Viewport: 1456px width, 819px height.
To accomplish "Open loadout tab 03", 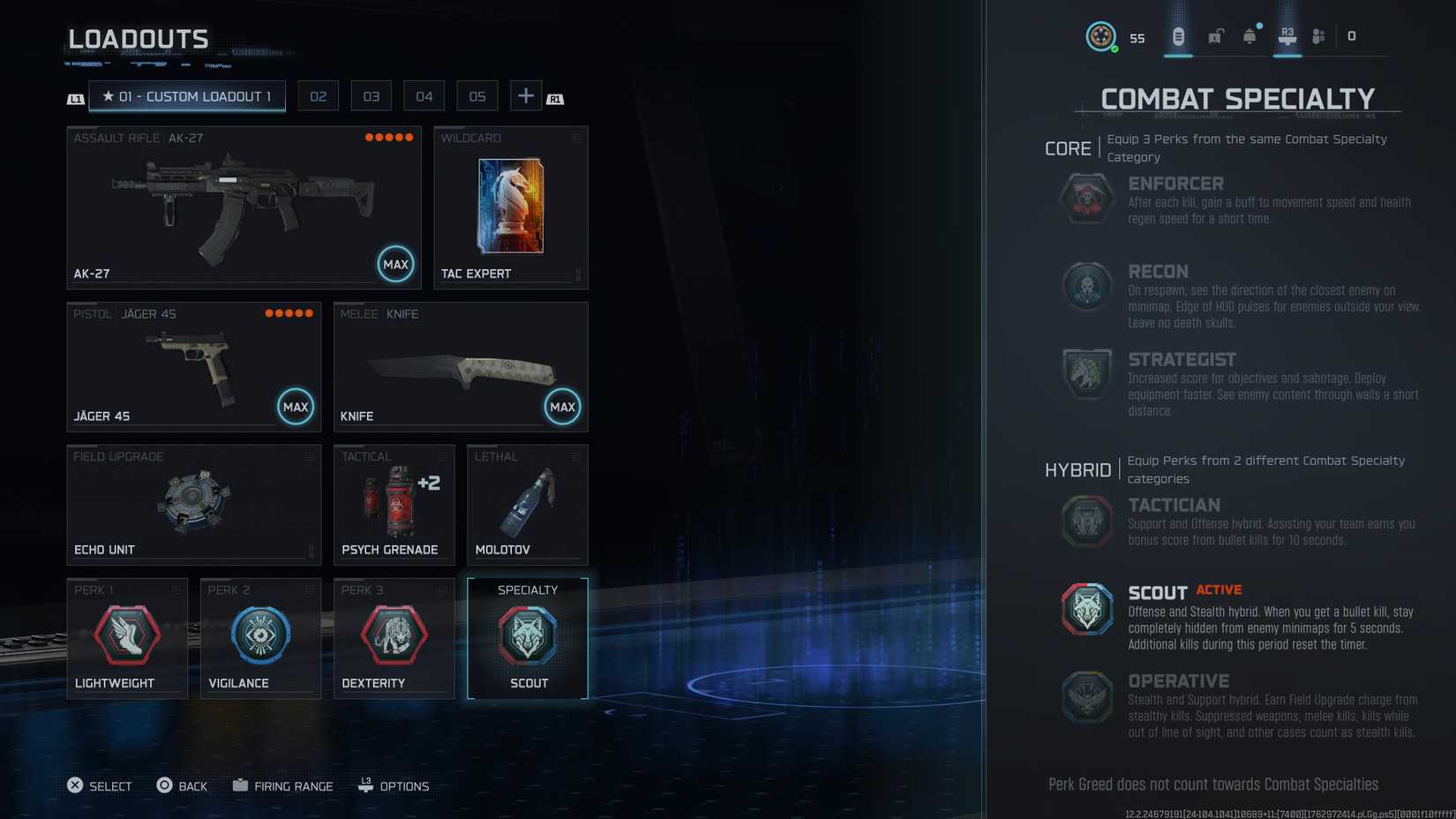I will point(372,96).
